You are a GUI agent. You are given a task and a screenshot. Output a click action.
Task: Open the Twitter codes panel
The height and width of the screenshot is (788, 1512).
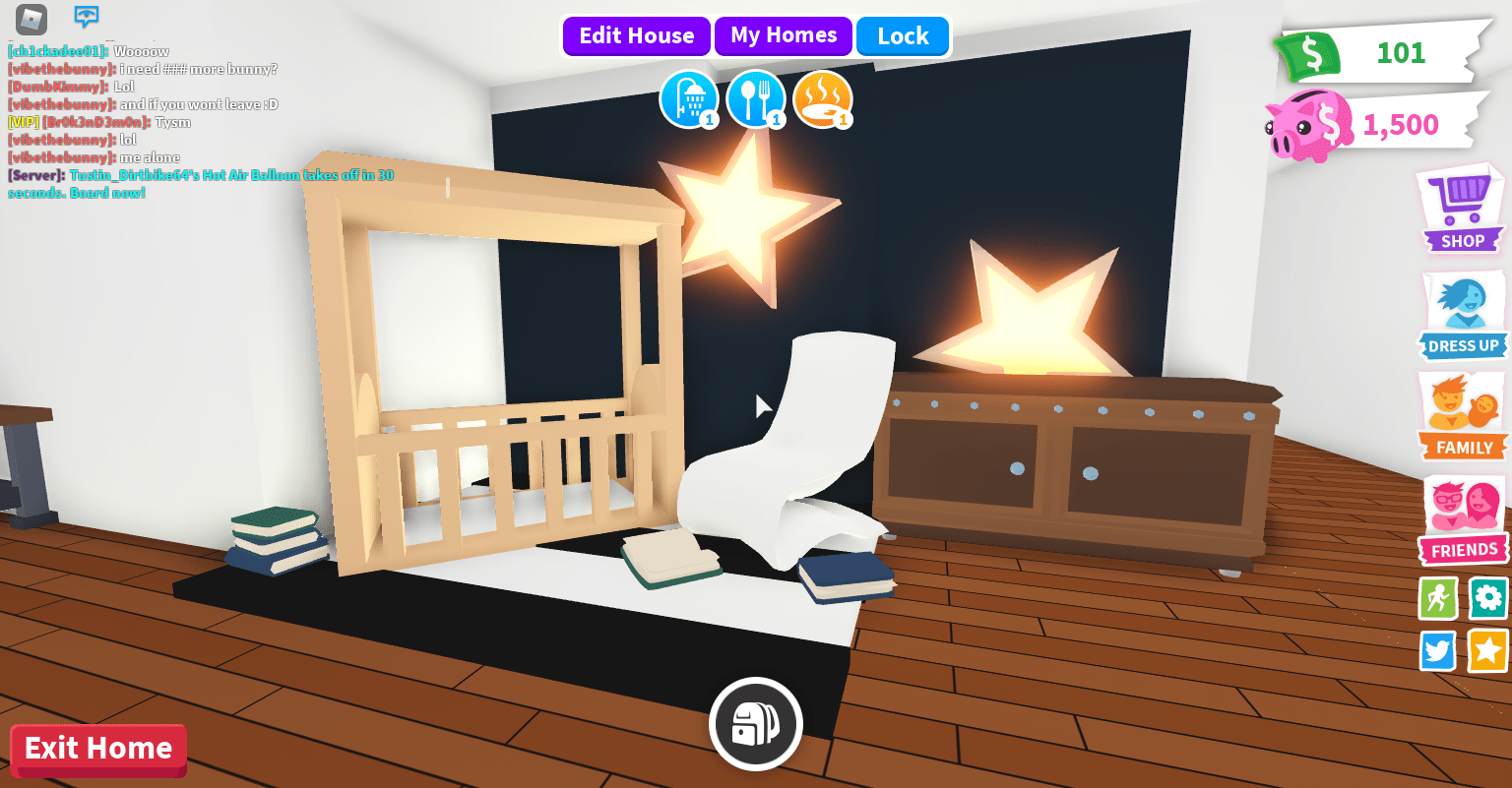(1437, 650)
